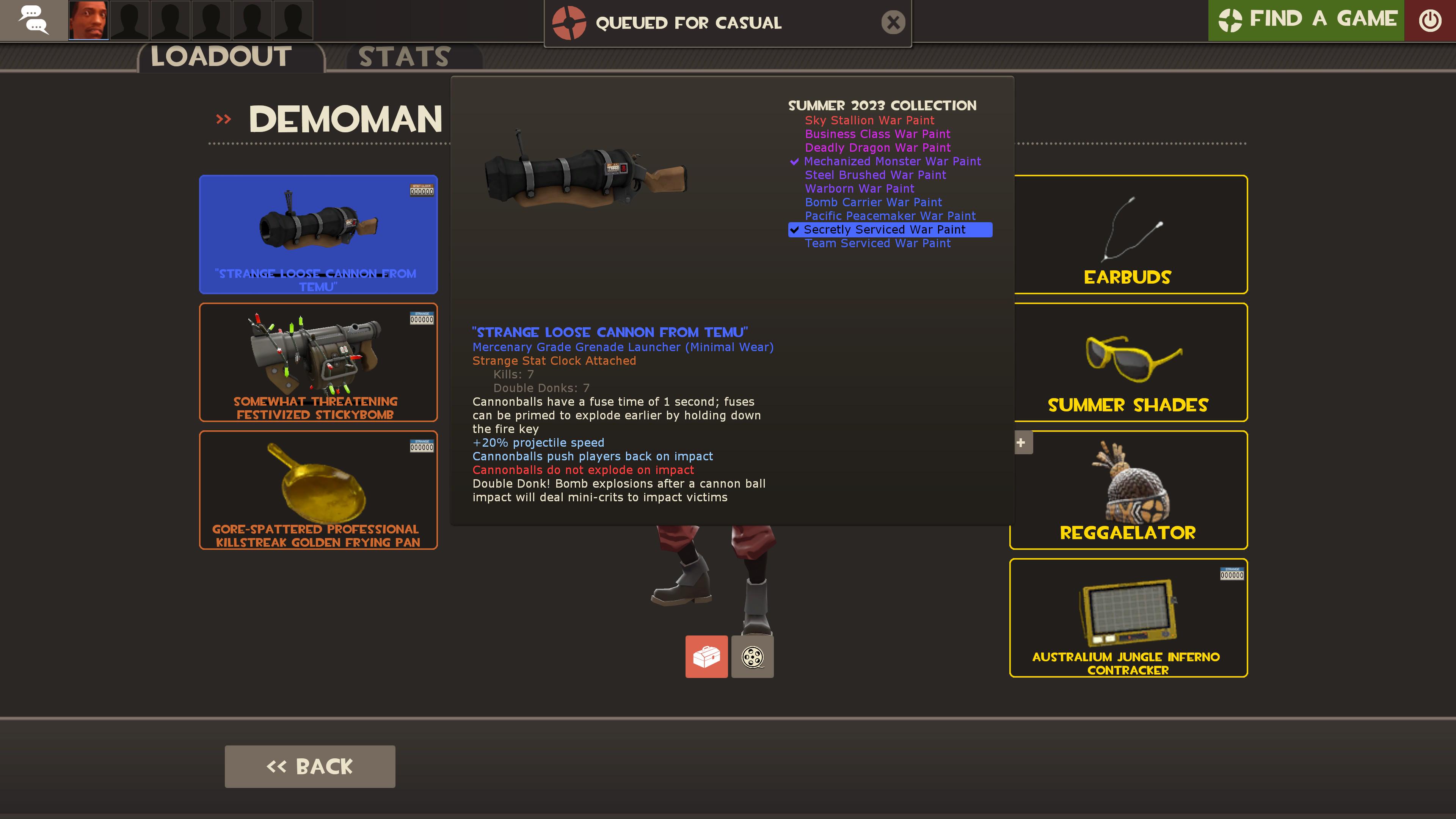Select the Festivized Stickybomb weapon
This screenshot has height=819, width=1456.
(318, 362)
